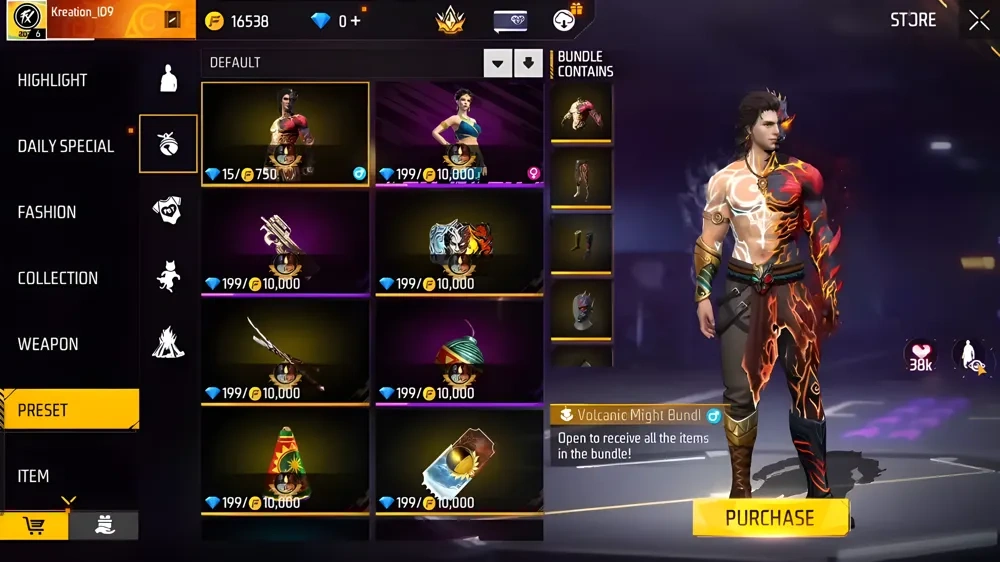This screenshot has height=562, width=1000.
Task: Open the Fashion category
Action: (x=47, y=212)
